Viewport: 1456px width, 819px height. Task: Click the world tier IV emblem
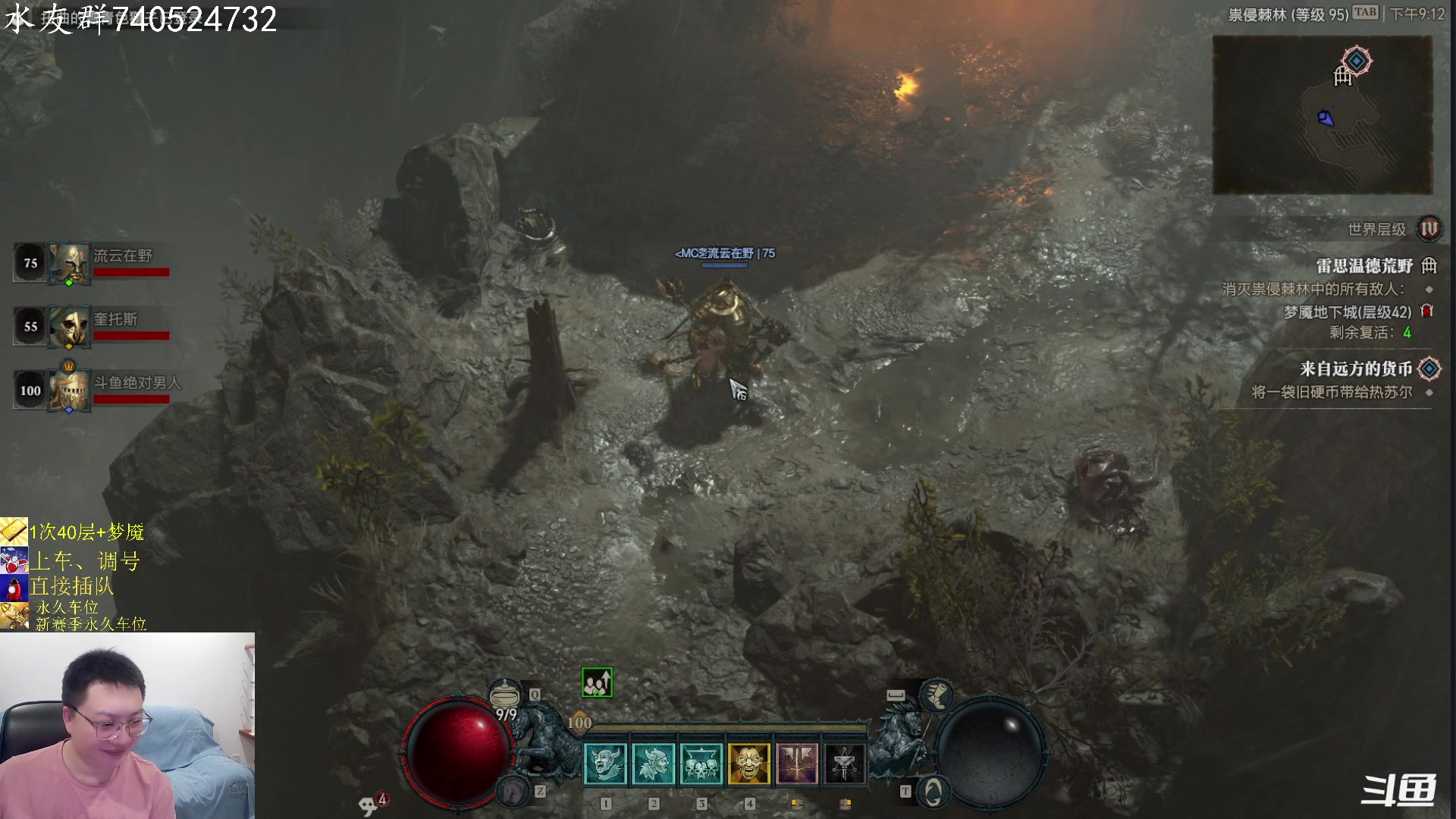click(x=1429, y=228)
